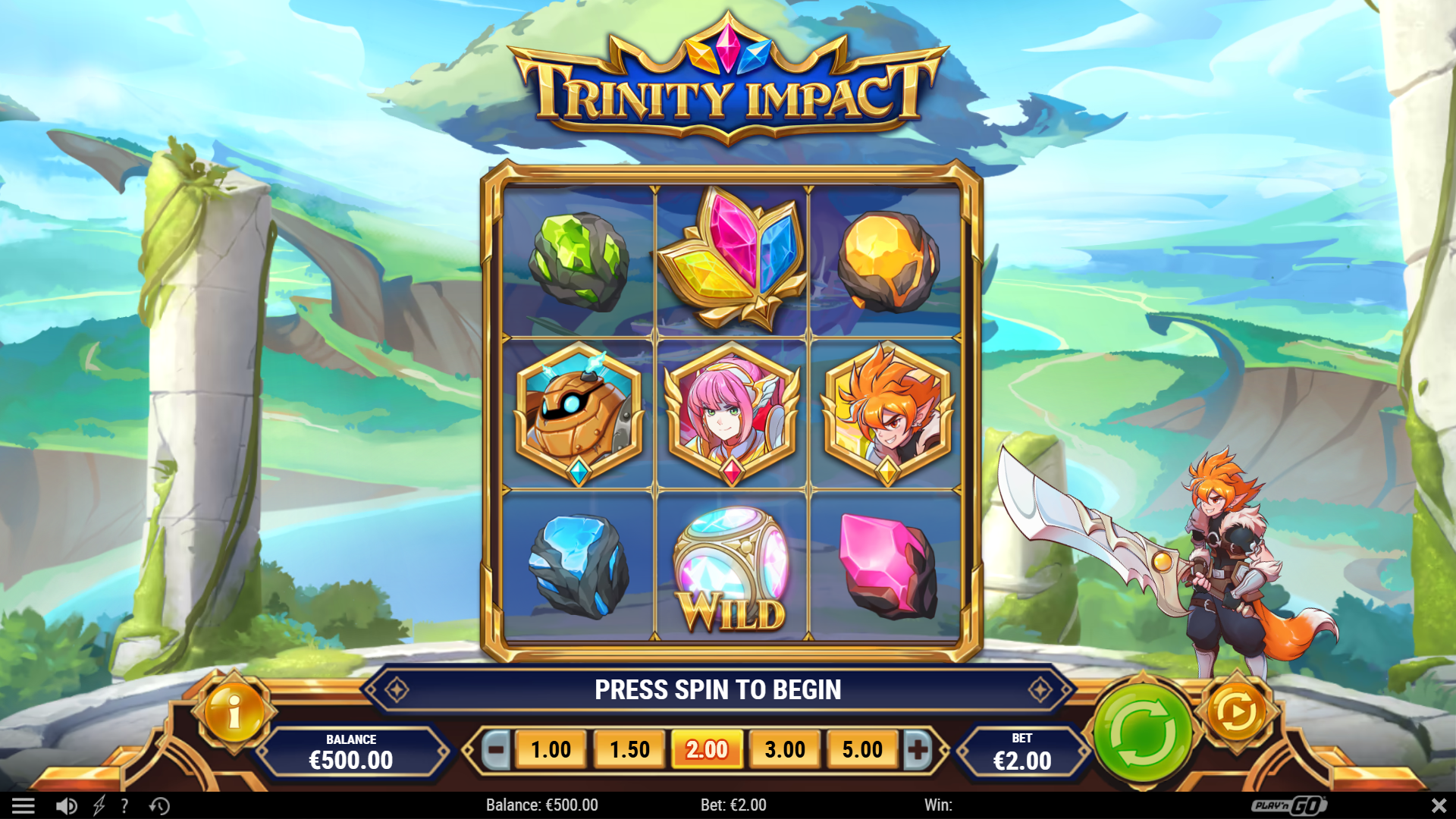
Task: Open help via the question mark
Action: point(124,805)
